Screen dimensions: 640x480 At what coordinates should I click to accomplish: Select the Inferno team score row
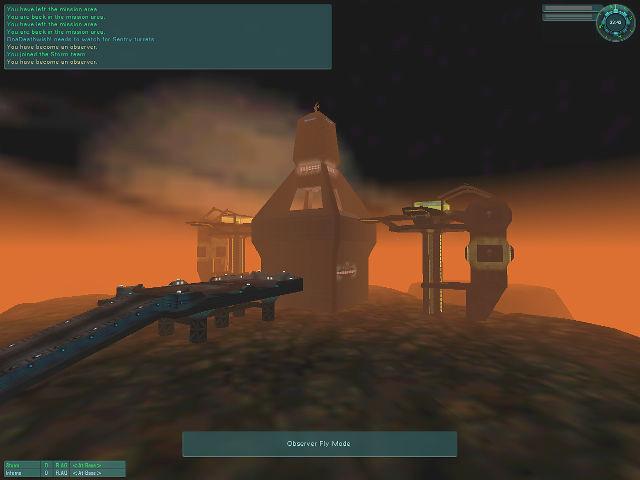point(63,473)
